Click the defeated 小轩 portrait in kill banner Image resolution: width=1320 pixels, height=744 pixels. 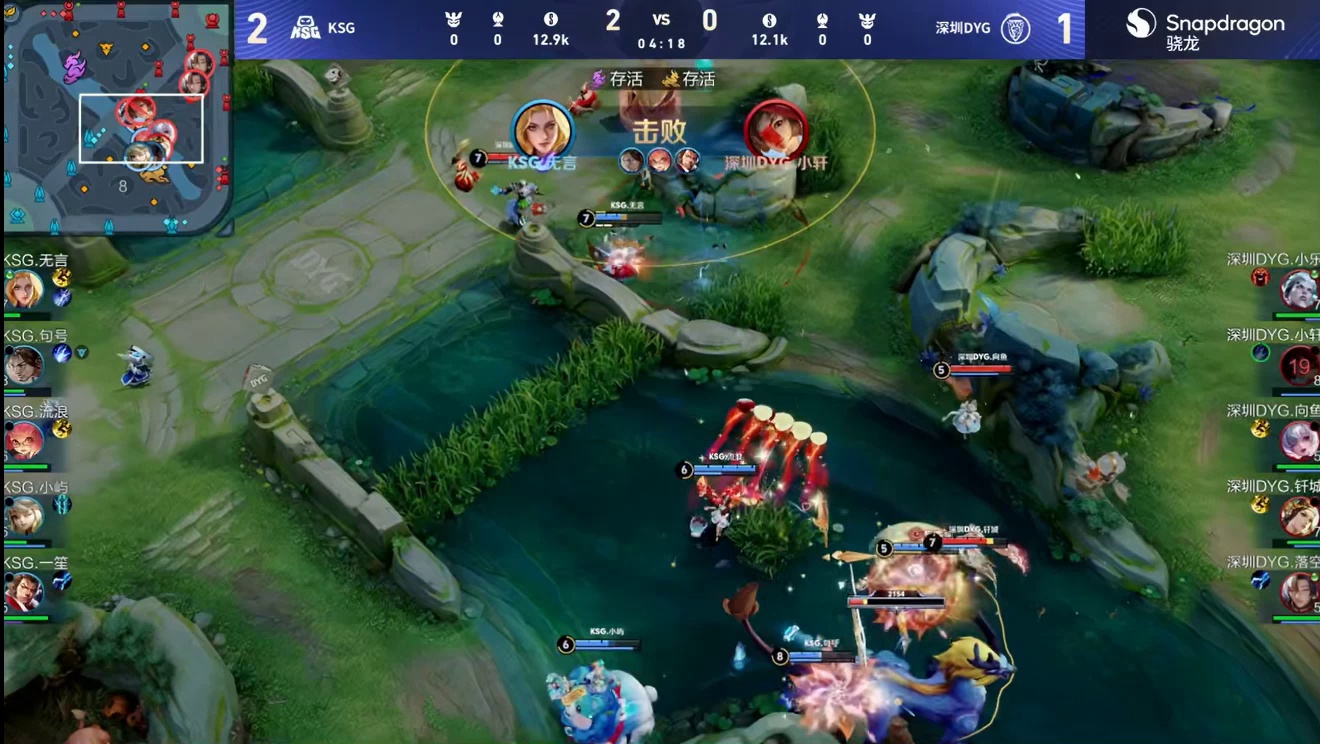775,130
